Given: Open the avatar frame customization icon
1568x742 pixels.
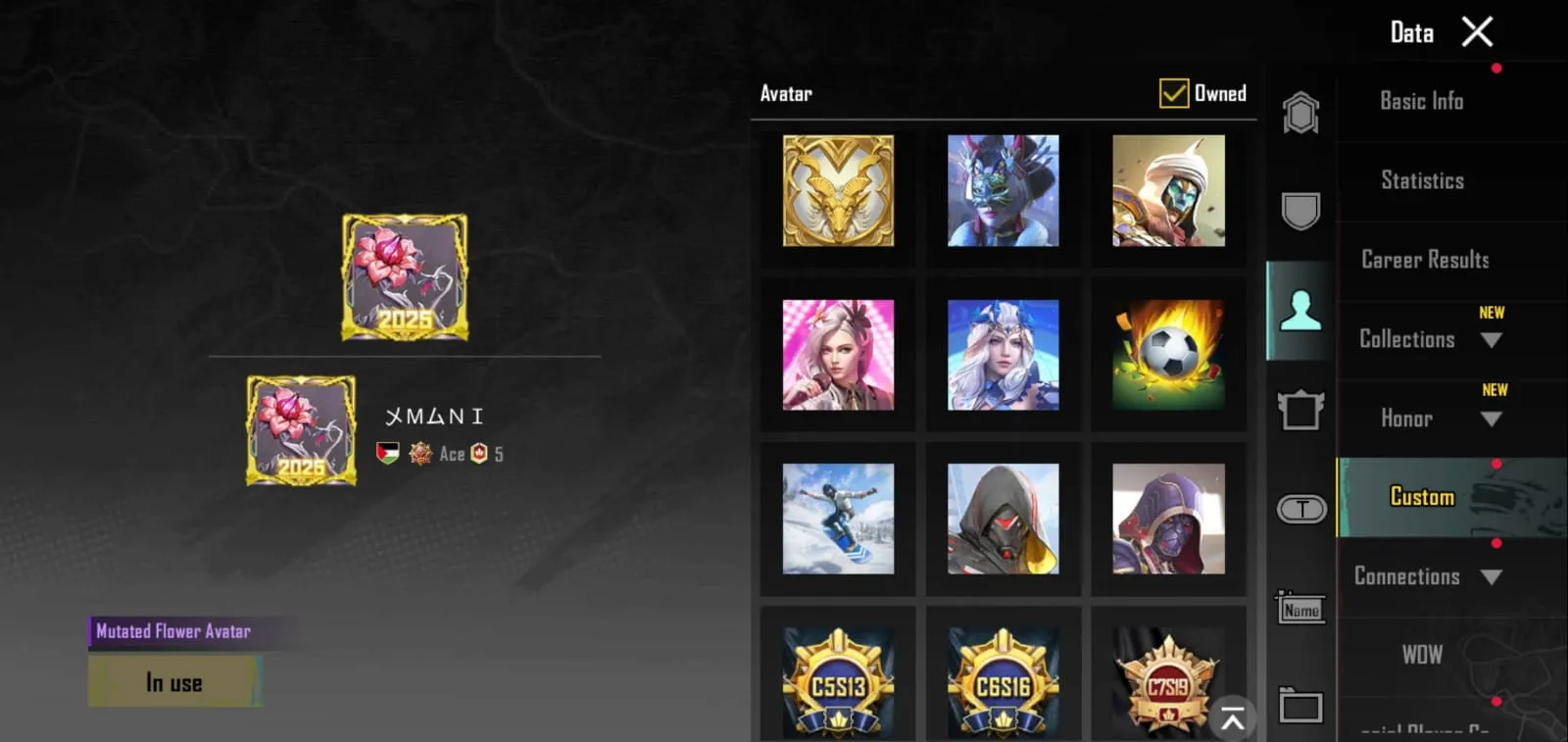Looking at the screenshot, I should click(x=1300, y=410).
